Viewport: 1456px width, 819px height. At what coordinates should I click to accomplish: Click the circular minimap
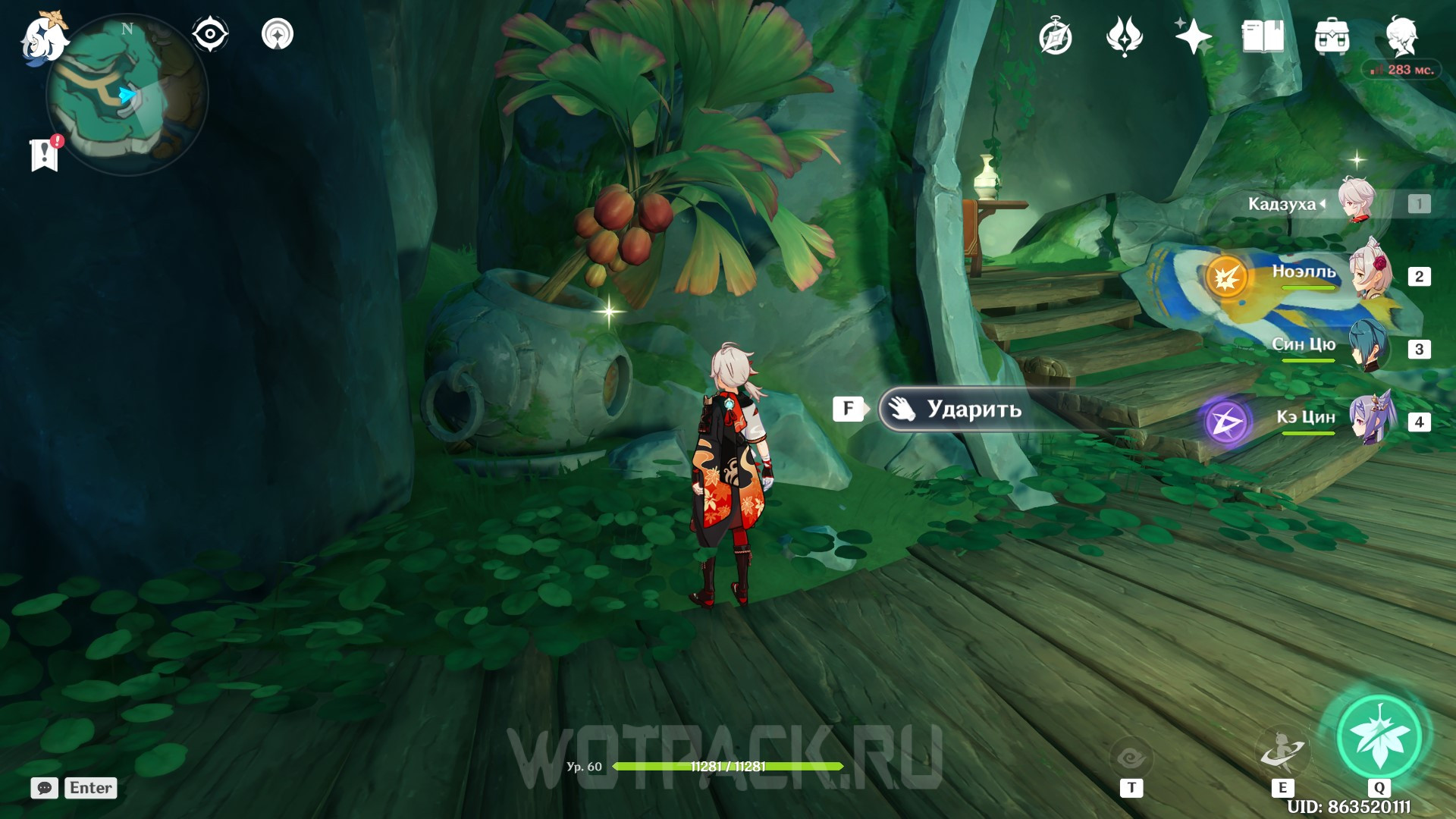click(x=127, y=96)
